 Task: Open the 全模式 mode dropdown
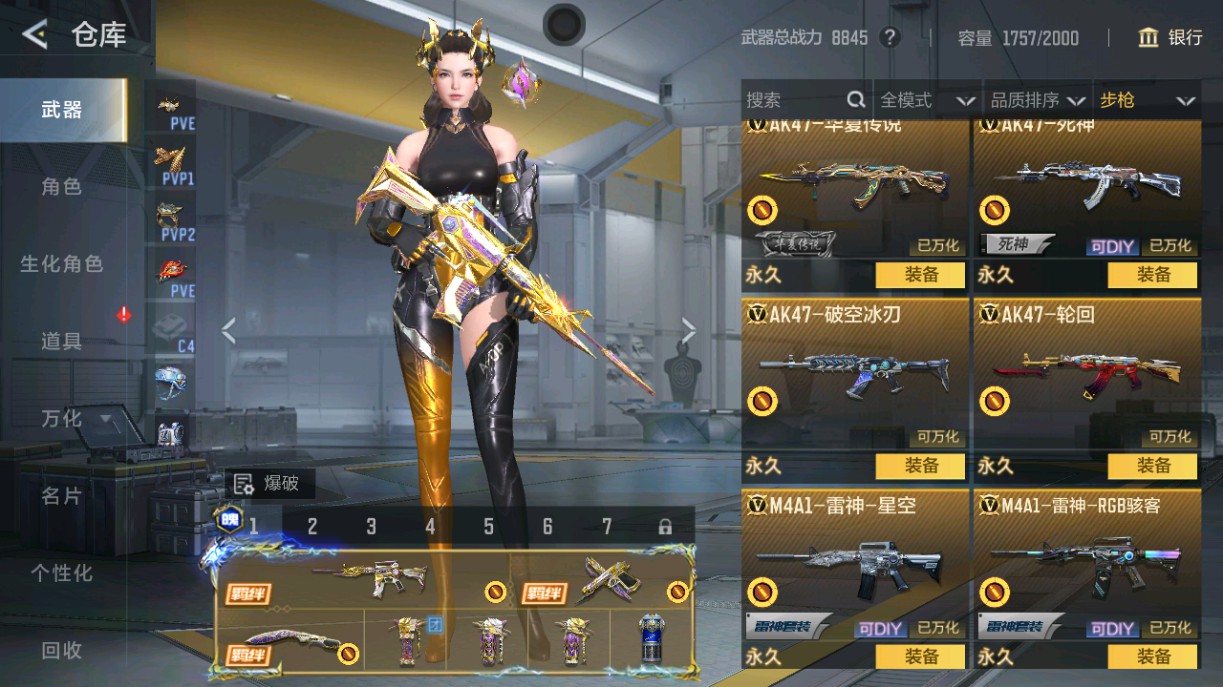tap(926, 100)
